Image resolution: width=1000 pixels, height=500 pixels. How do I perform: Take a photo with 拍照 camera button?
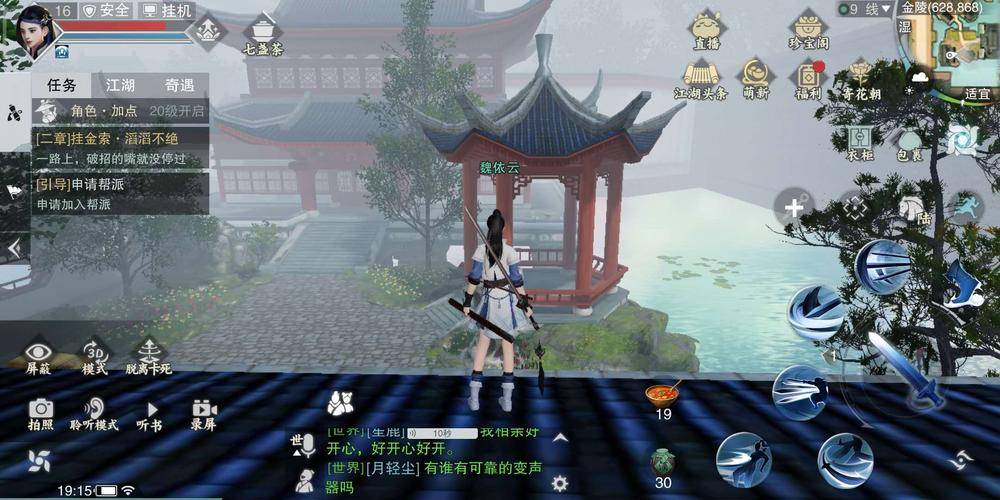click(x=41, y=412)
